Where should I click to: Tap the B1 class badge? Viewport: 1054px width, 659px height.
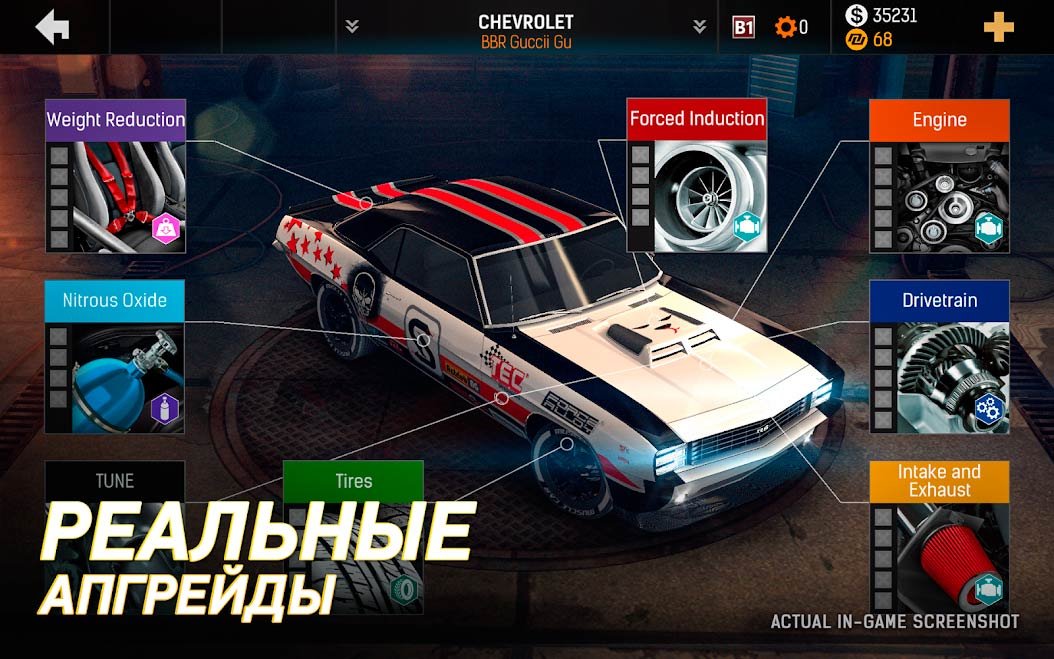point(743,27)
